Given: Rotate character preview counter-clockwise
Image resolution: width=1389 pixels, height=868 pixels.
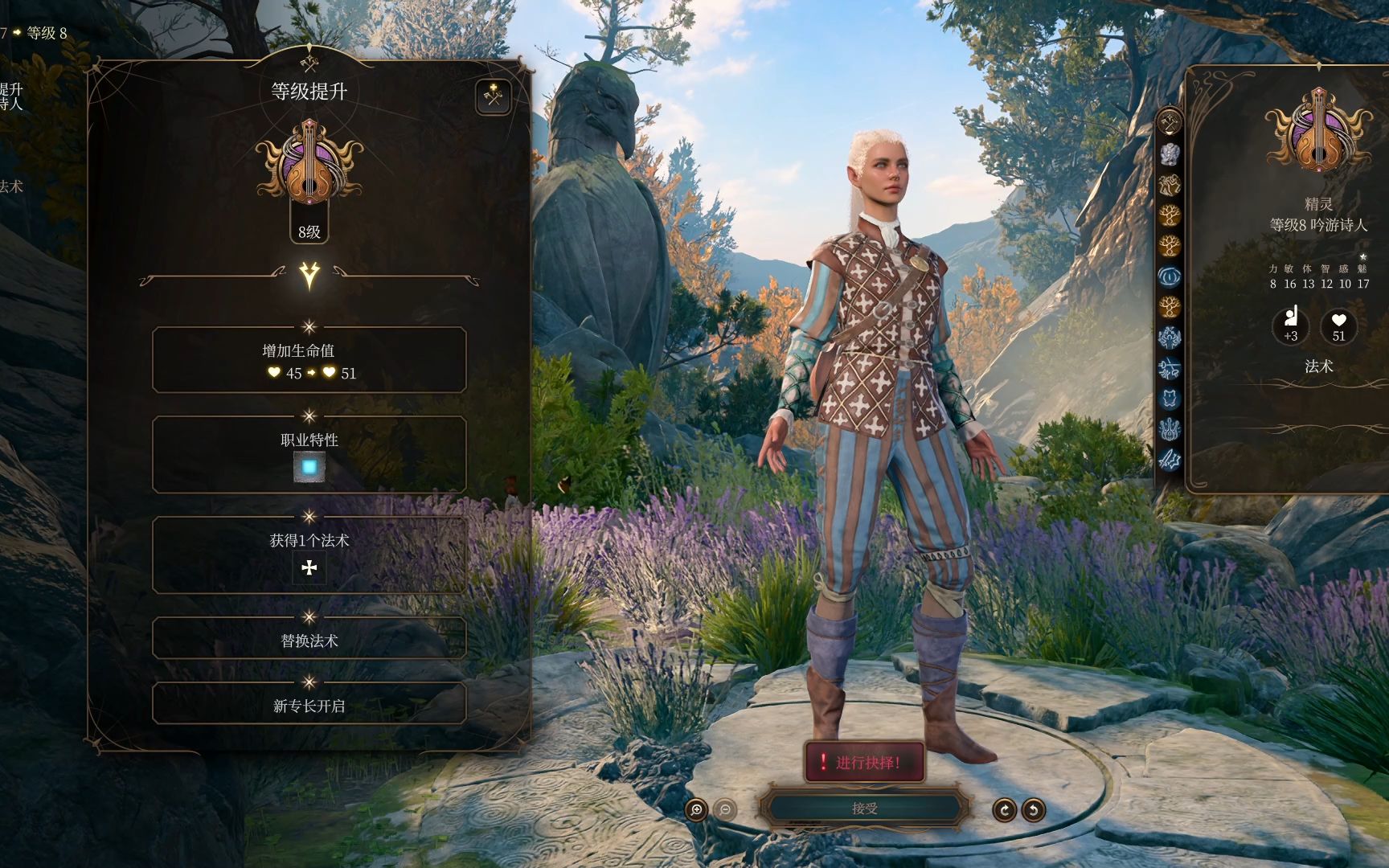Looking at the screenshot, I should [x=1034, y=809].
